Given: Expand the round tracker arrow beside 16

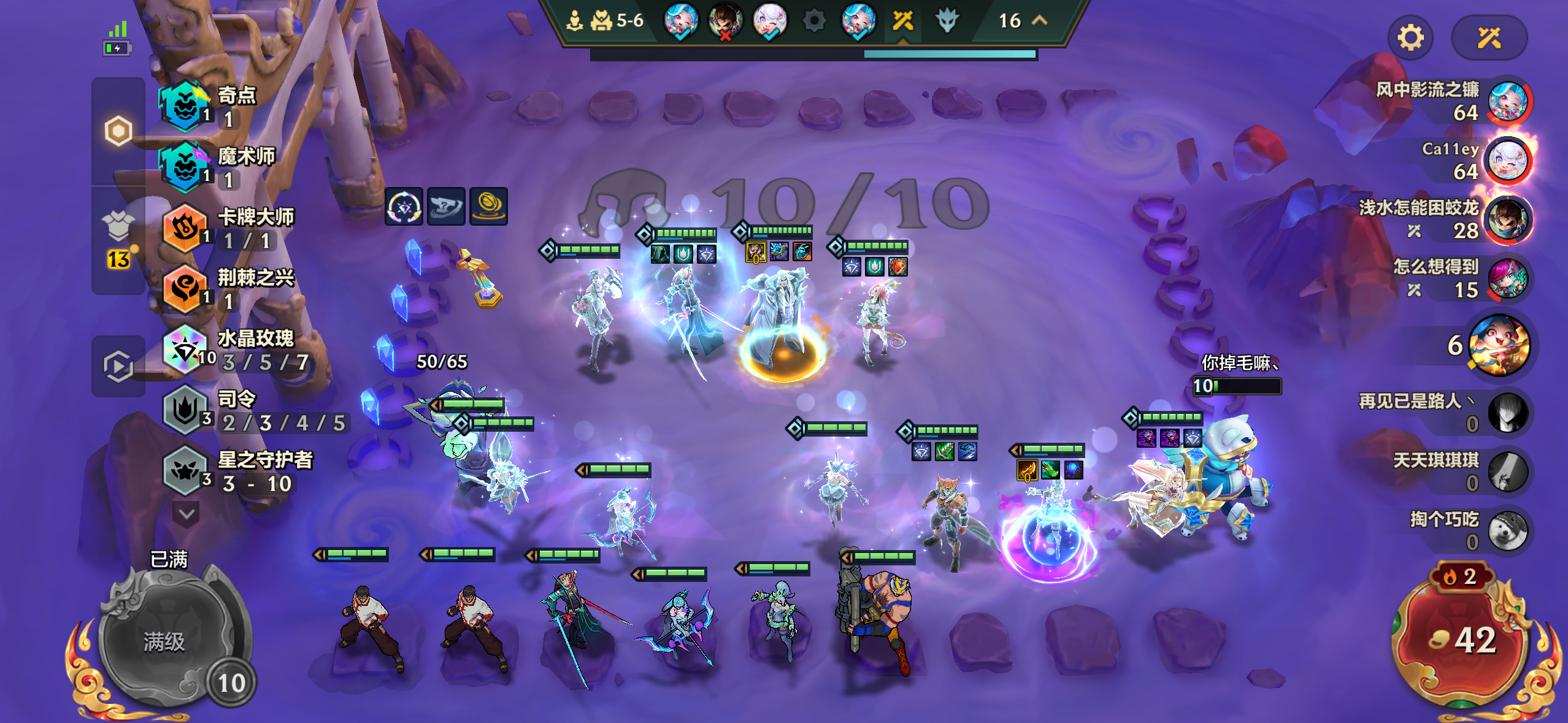Looking at the screenshot, I should coord(1040,20).
